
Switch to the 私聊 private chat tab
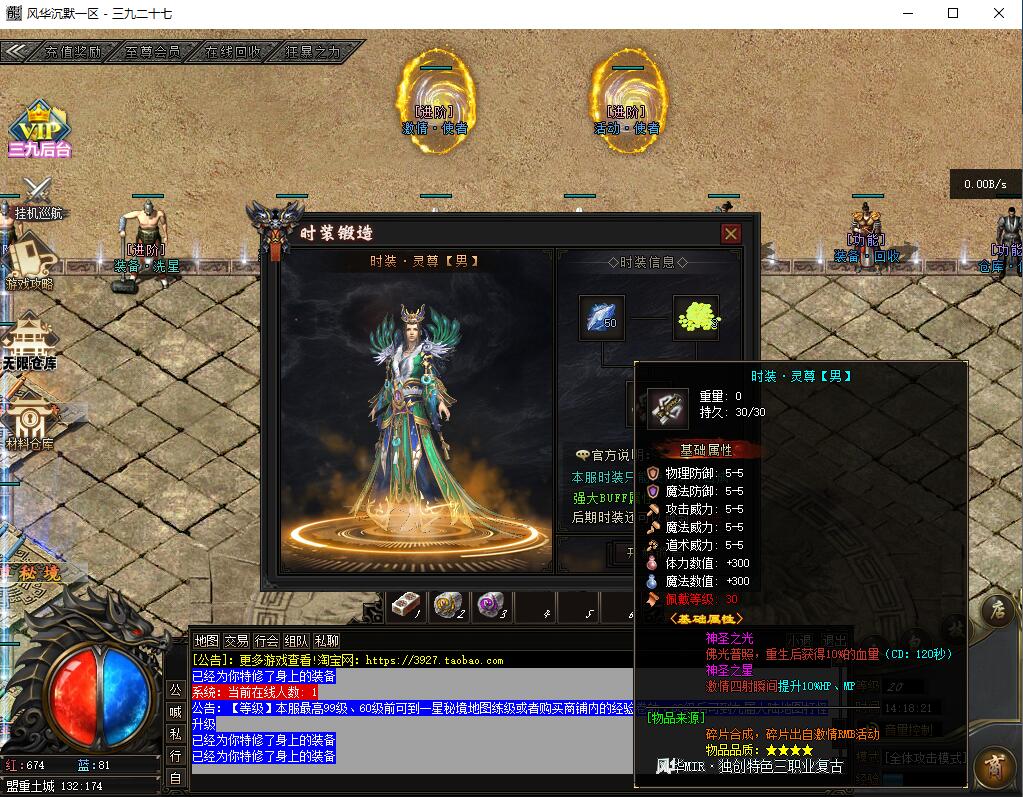[326, 641]
